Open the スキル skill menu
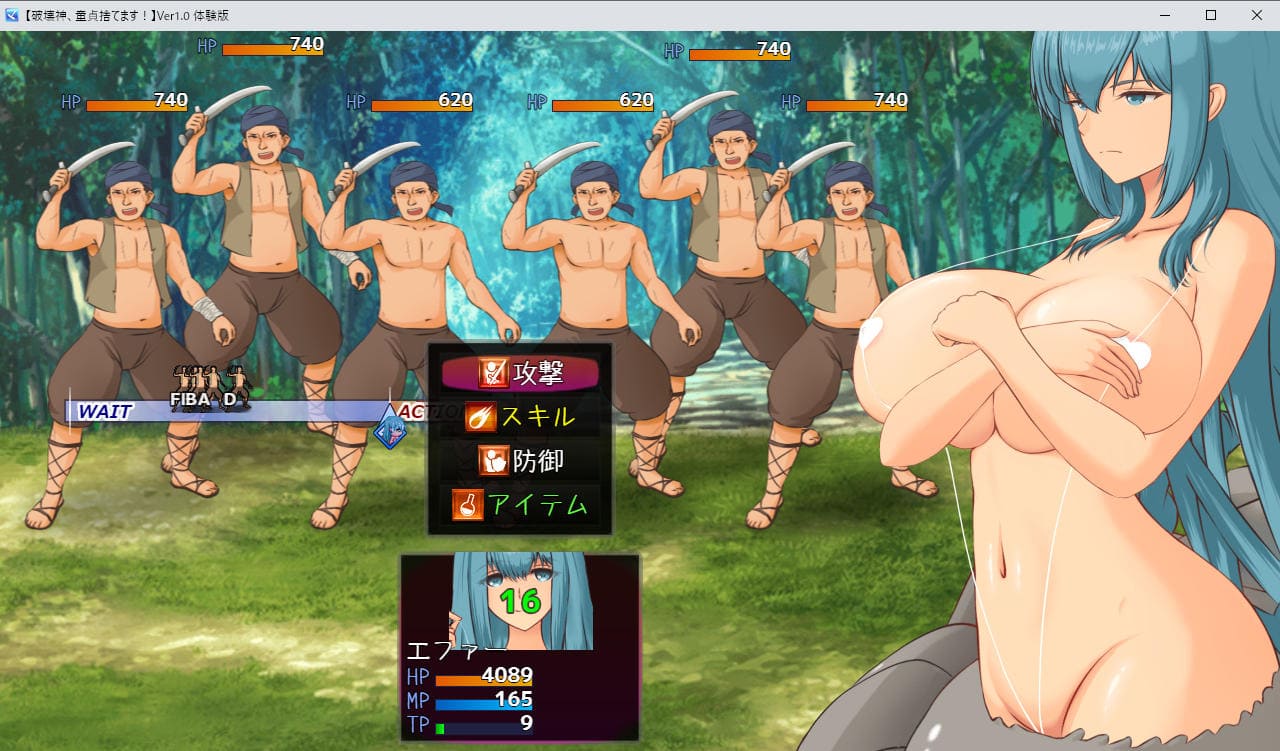Image resolution: width=1280 pixels, height=751 pixels. tap(520, 417)
